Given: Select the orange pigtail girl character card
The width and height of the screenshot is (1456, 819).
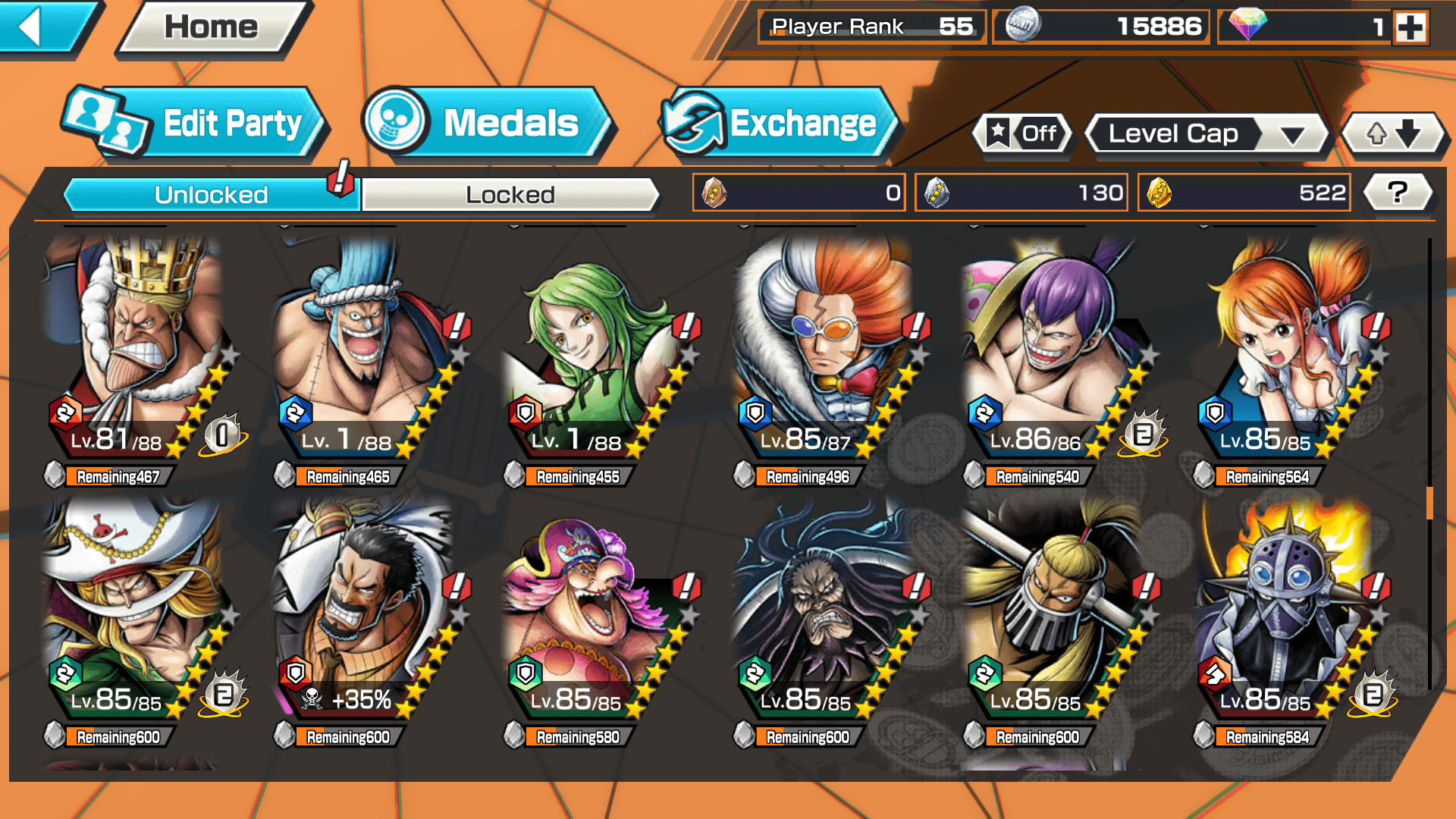Looking at the screenshot, I should pyautogui.click(x=1285, y=349).
